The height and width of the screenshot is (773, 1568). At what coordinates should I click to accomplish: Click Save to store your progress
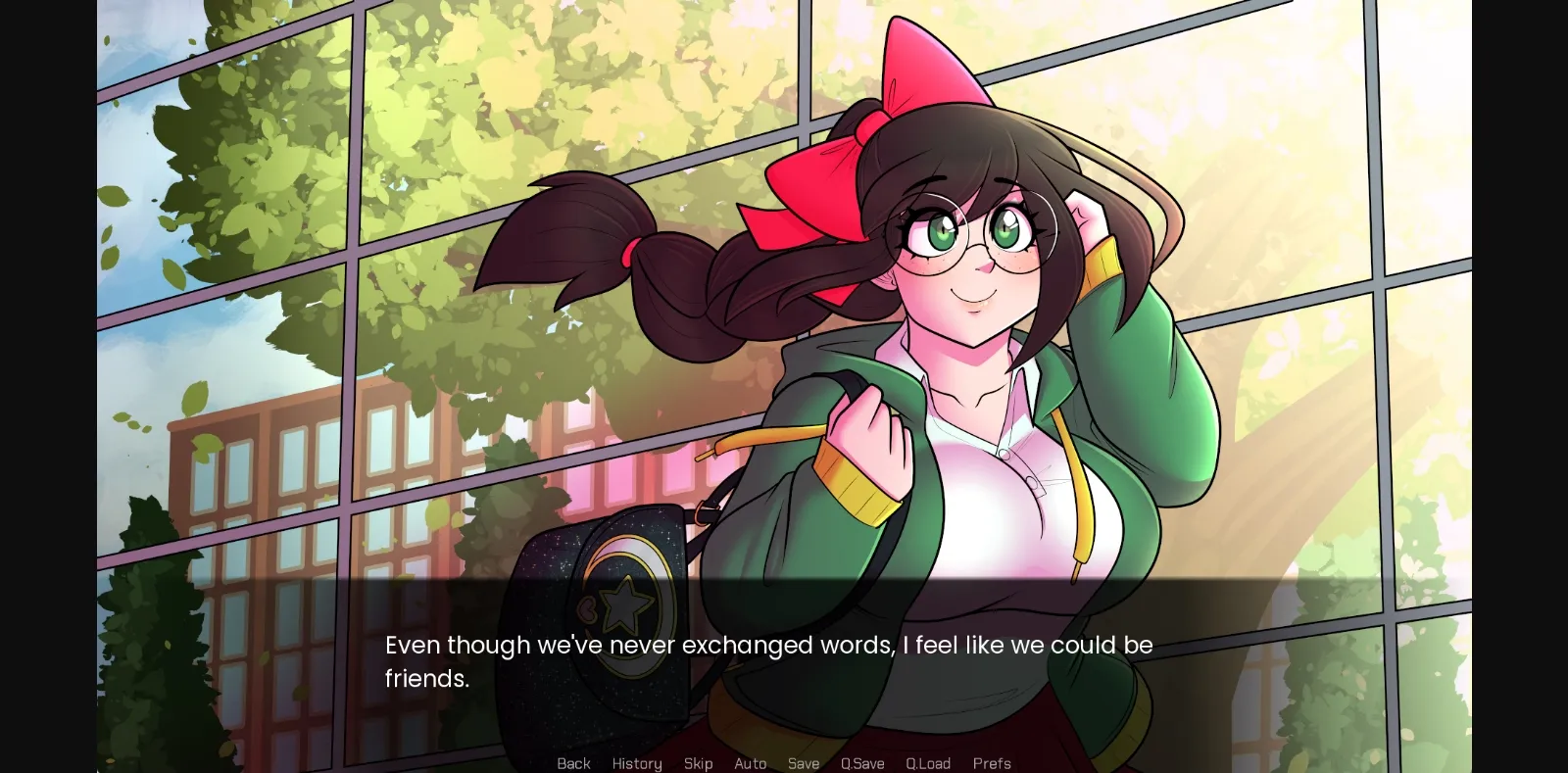[803, 763]
